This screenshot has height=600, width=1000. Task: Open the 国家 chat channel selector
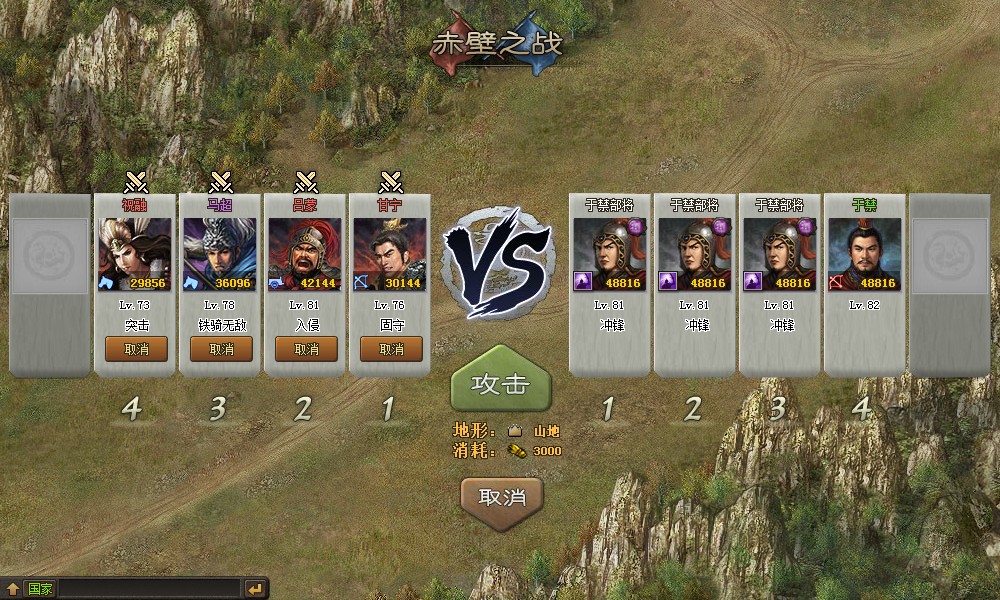coord(41,589)
